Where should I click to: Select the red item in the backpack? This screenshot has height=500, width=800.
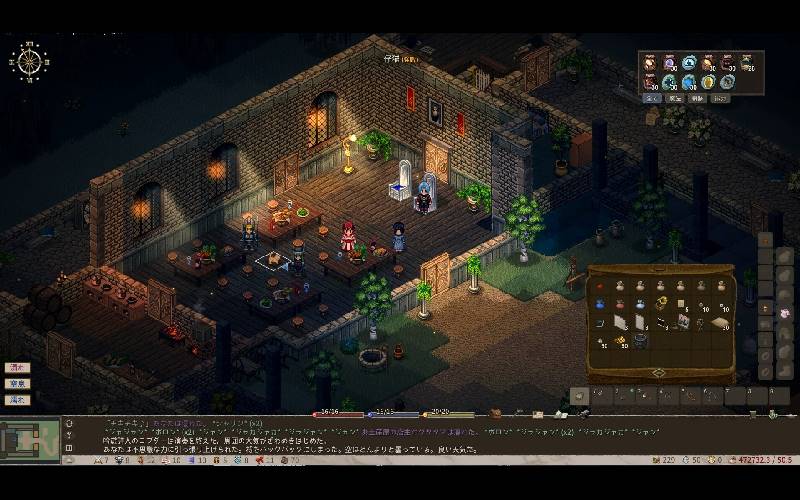point(600,286)
